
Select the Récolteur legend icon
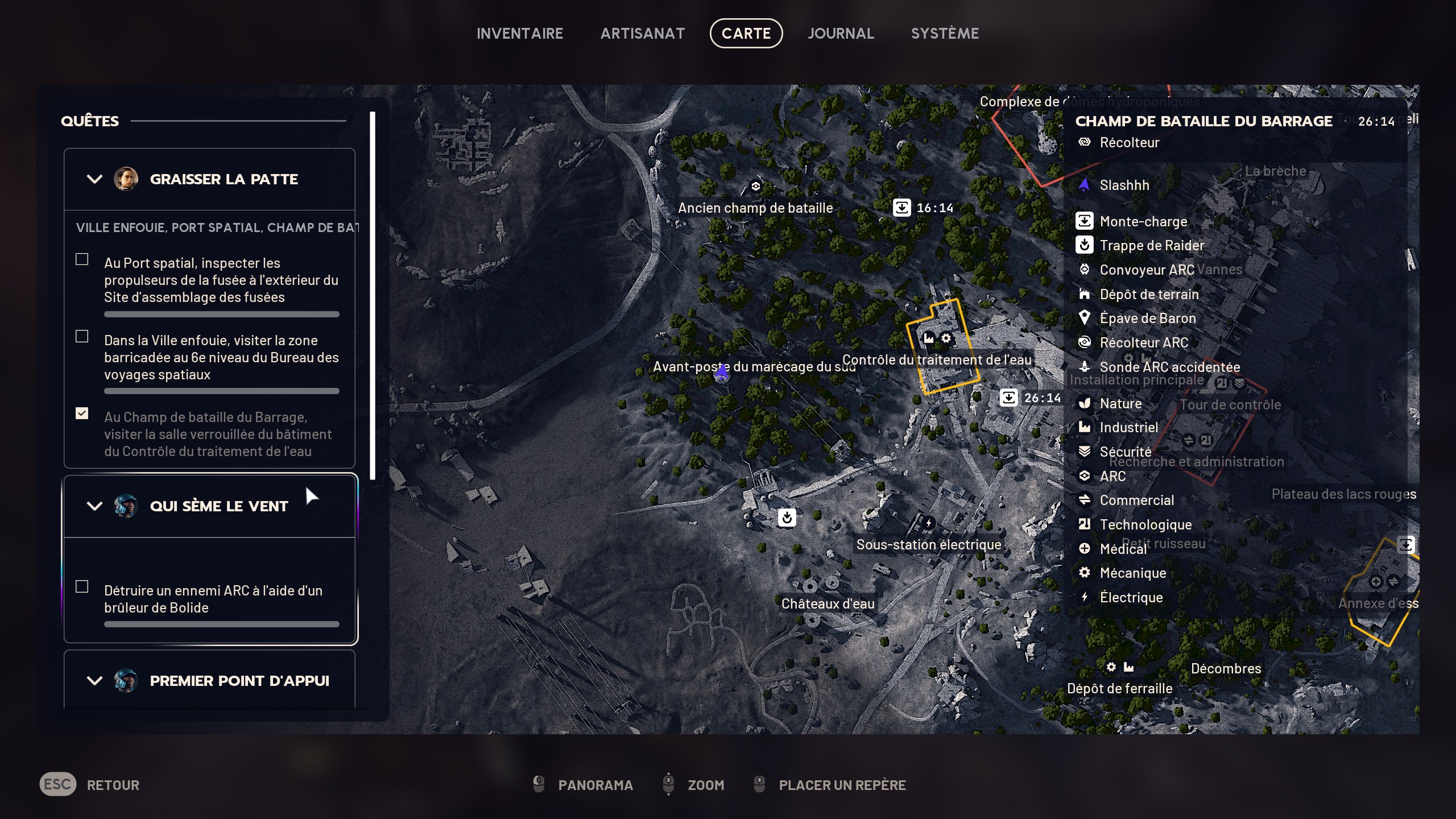click(x=1085, y=143)
